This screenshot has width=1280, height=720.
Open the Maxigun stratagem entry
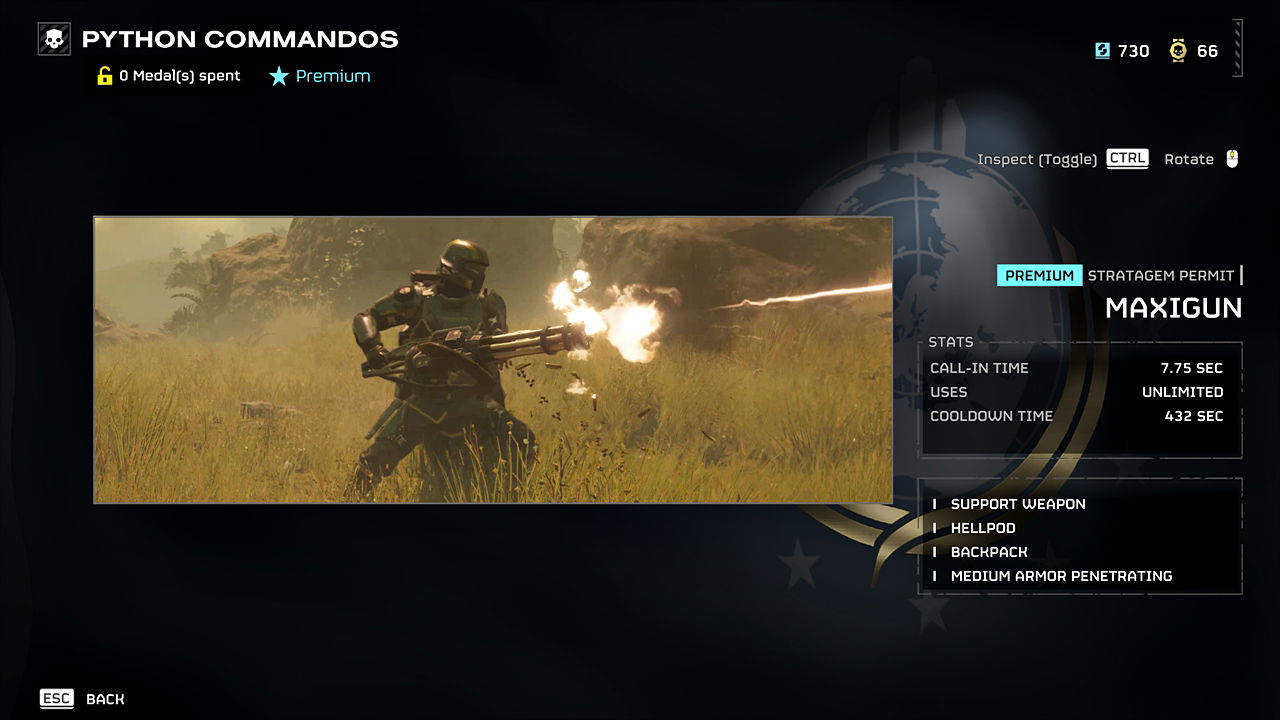[x=1172, y=308]
